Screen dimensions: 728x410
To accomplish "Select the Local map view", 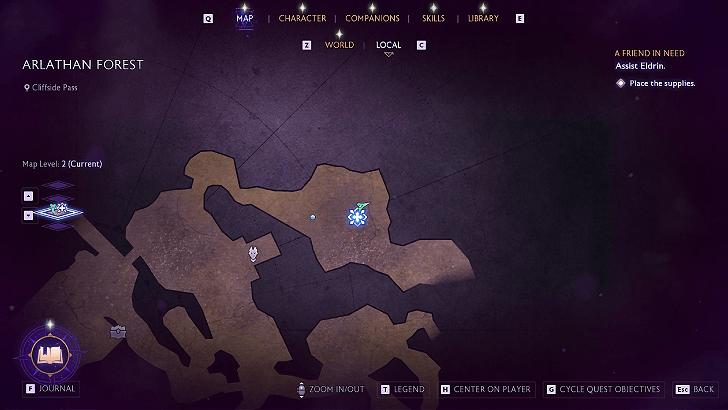I will coord(388,45).
